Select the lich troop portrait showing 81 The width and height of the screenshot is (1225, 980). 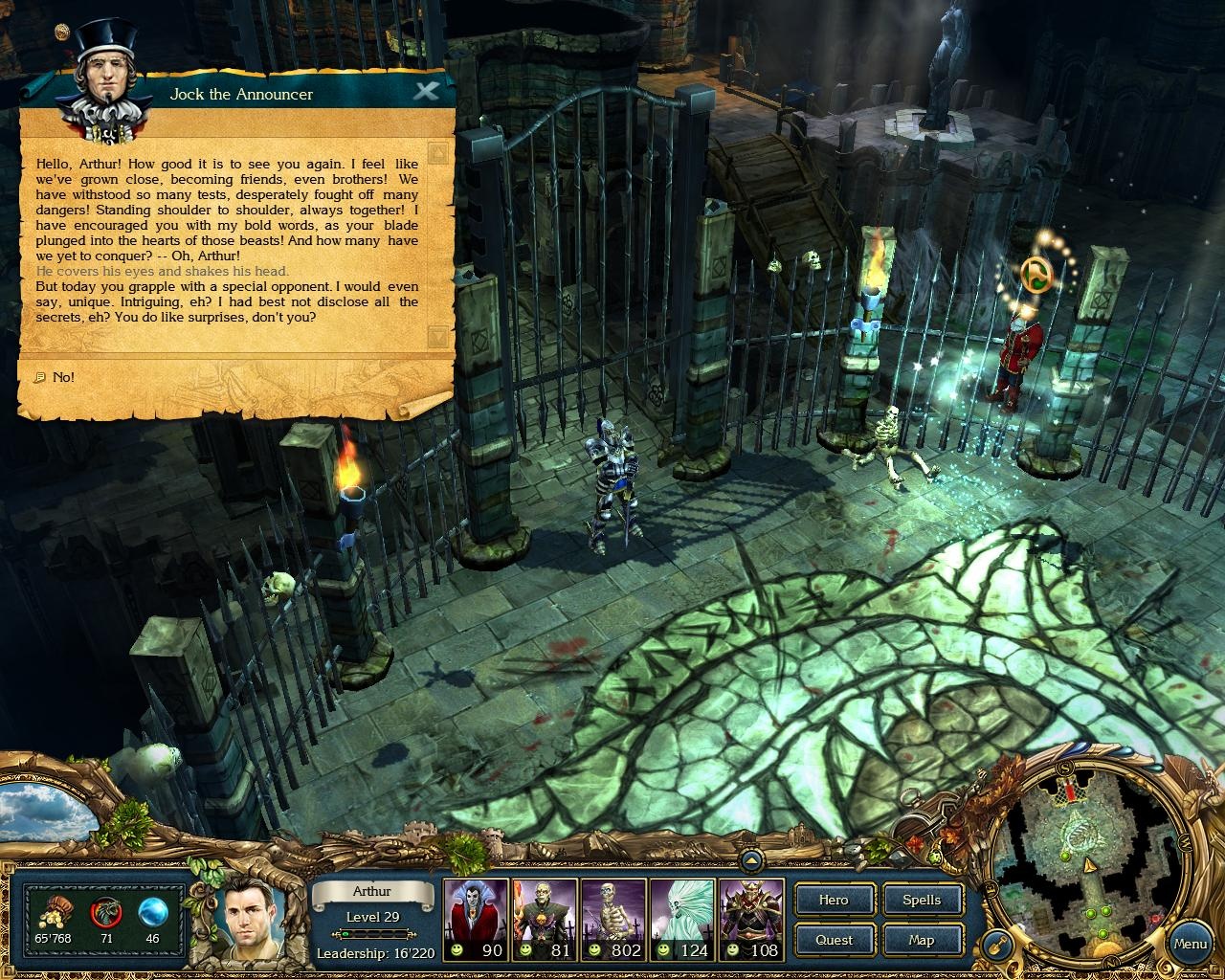(545, 914)
